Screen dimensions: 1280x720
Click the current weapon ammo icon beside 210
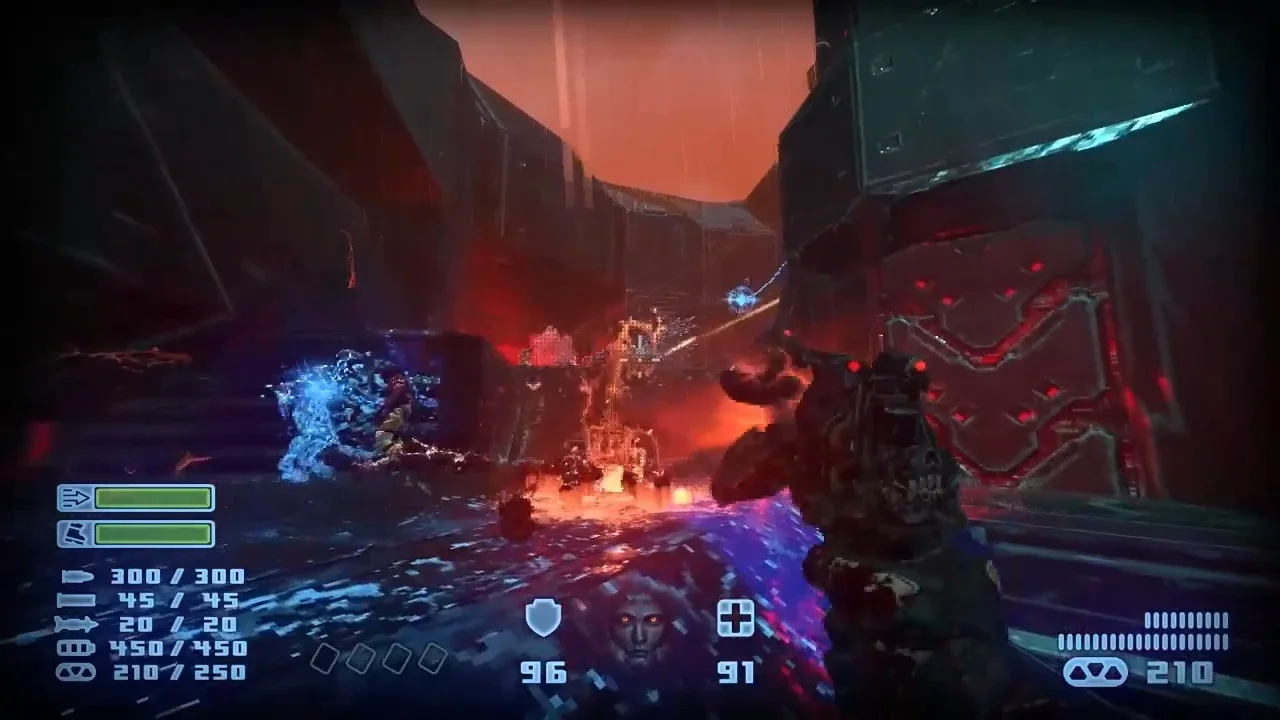pos(1095,672)
